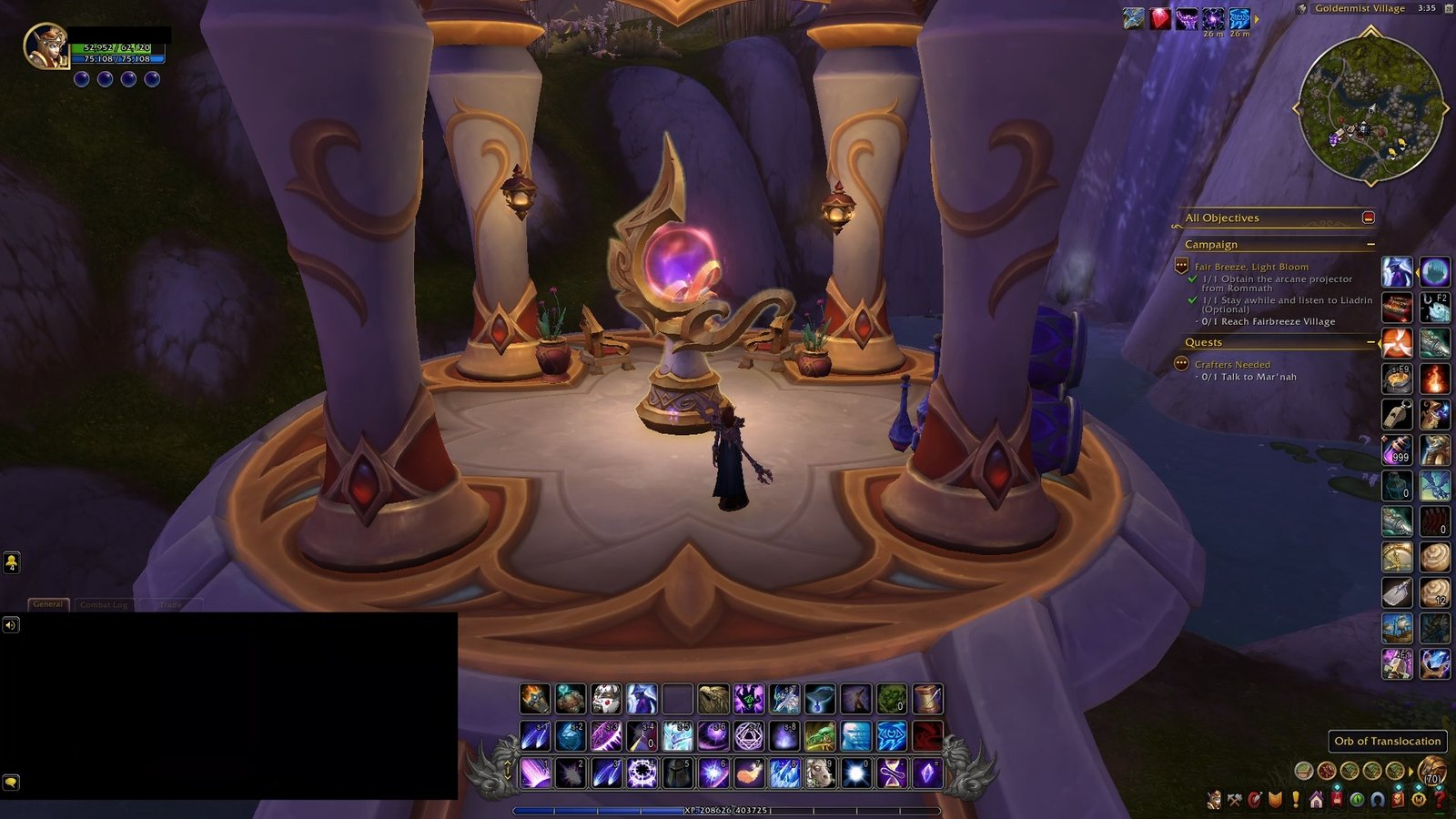Open the Professions panel
The width and height of the screenshot is (1456, 819).
(x=1234, y=799)
